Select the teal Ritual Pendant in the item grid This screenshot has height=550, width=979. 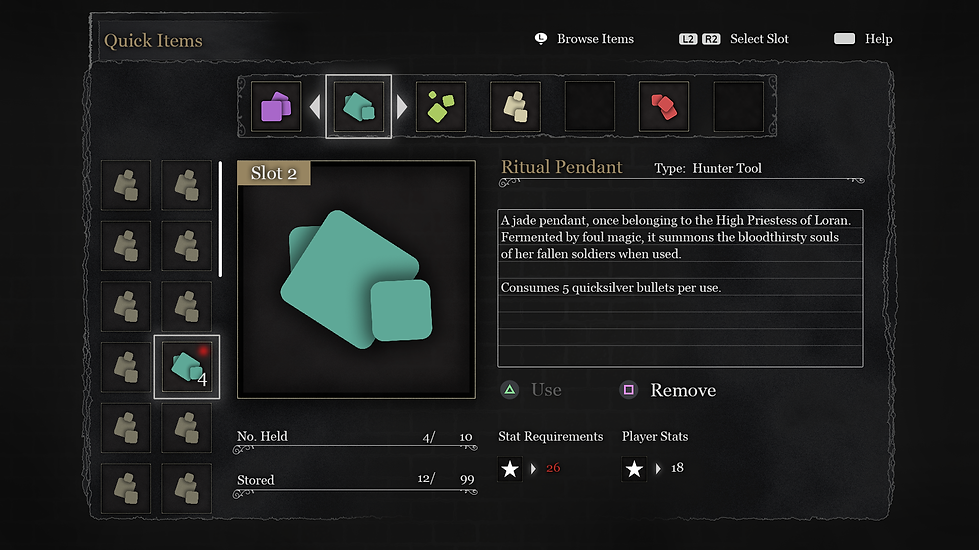pyautogui.click(x=186, y=367)
